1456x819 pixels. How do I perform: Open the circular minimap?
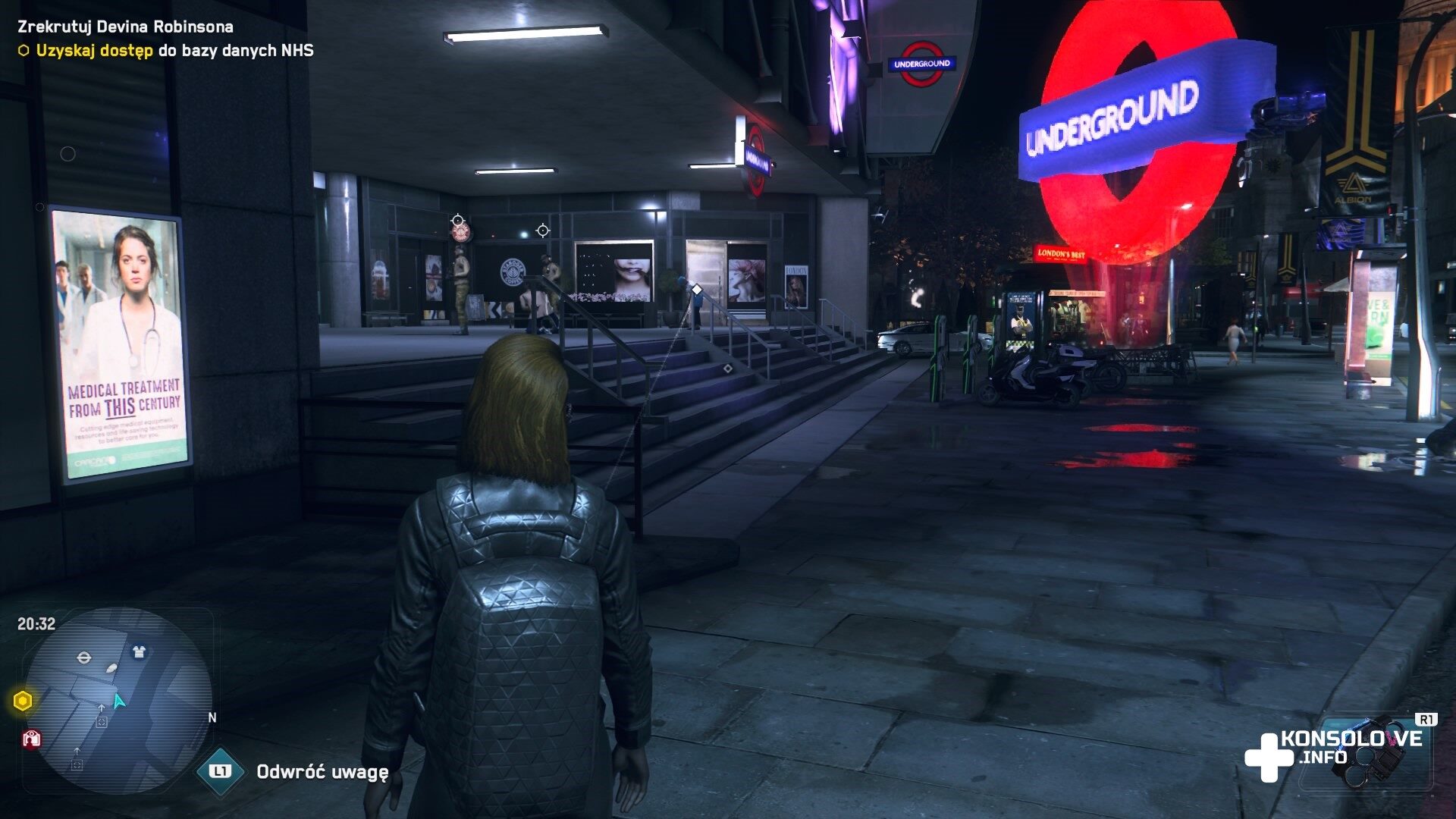[118, 699]
